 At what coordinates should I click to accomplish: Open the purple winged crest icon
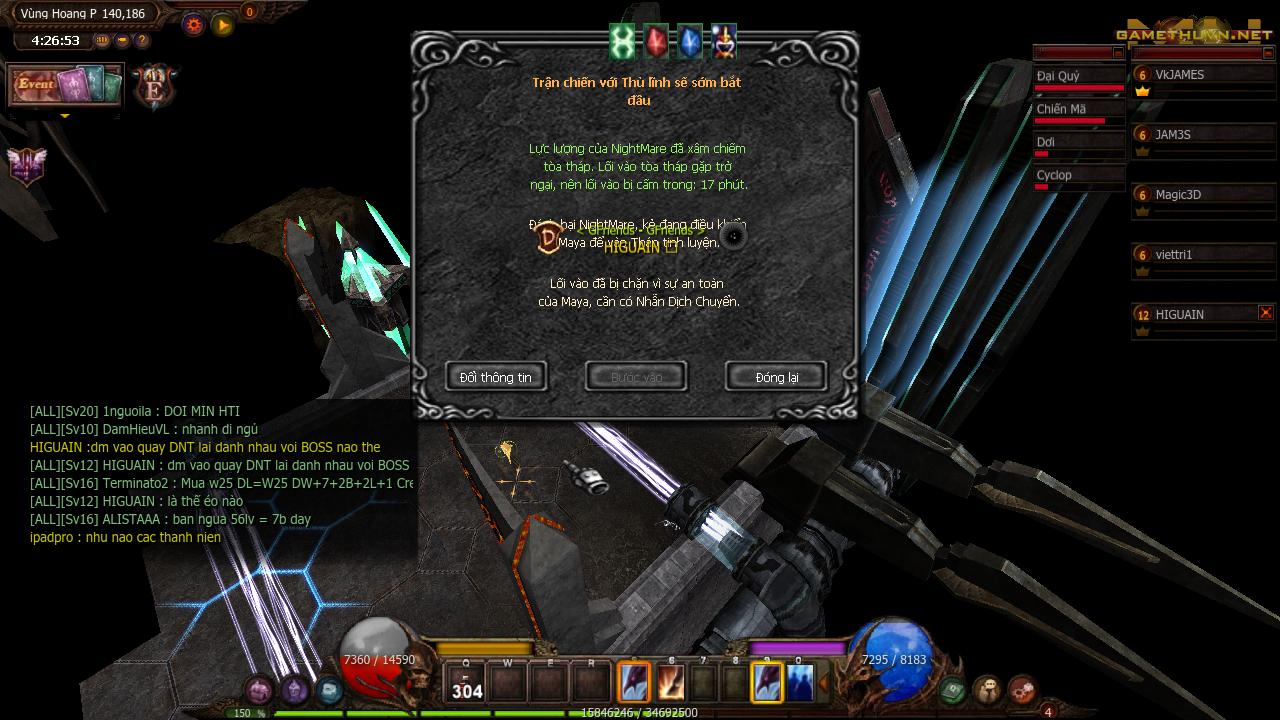click(27, 165)
